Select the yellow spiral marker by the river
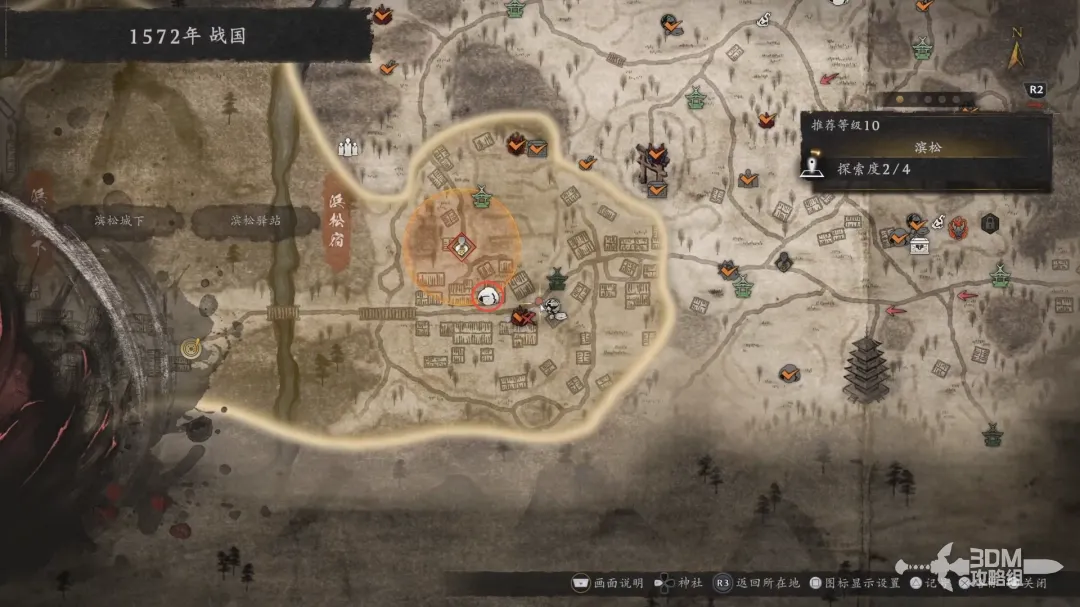 (x=192, y=347)
